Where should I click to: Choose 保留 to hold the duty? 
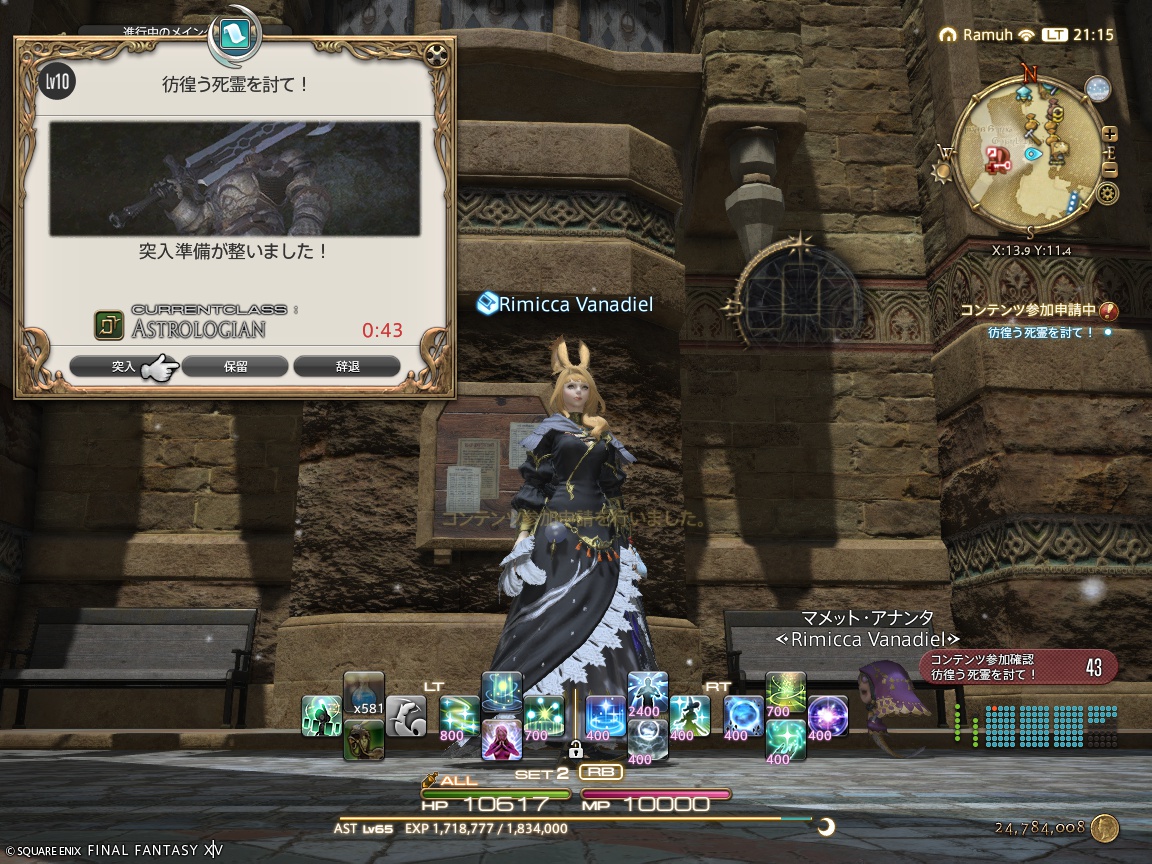[235, 367]
